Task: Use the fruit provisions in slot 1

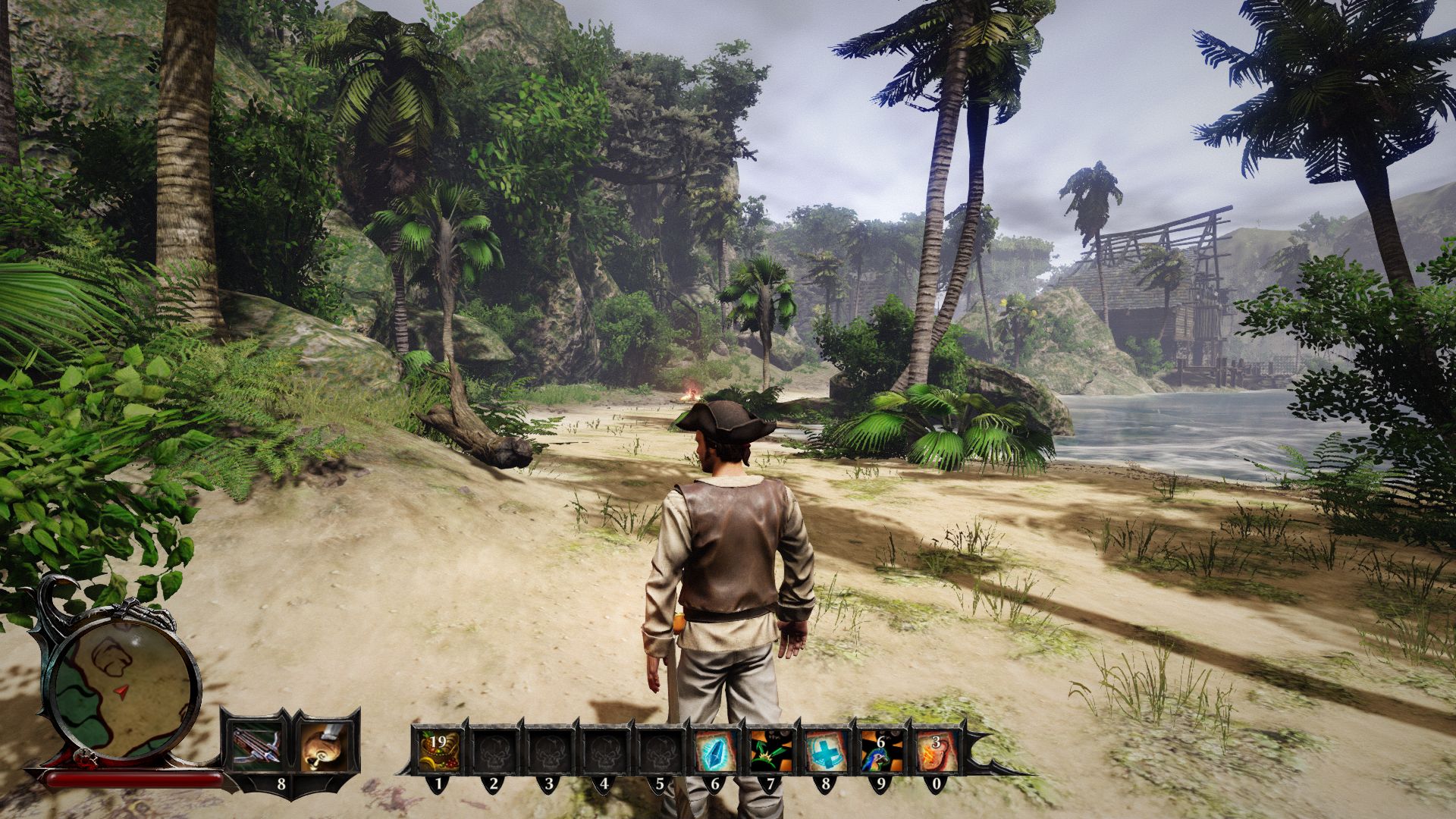Action: pos(438,751)
